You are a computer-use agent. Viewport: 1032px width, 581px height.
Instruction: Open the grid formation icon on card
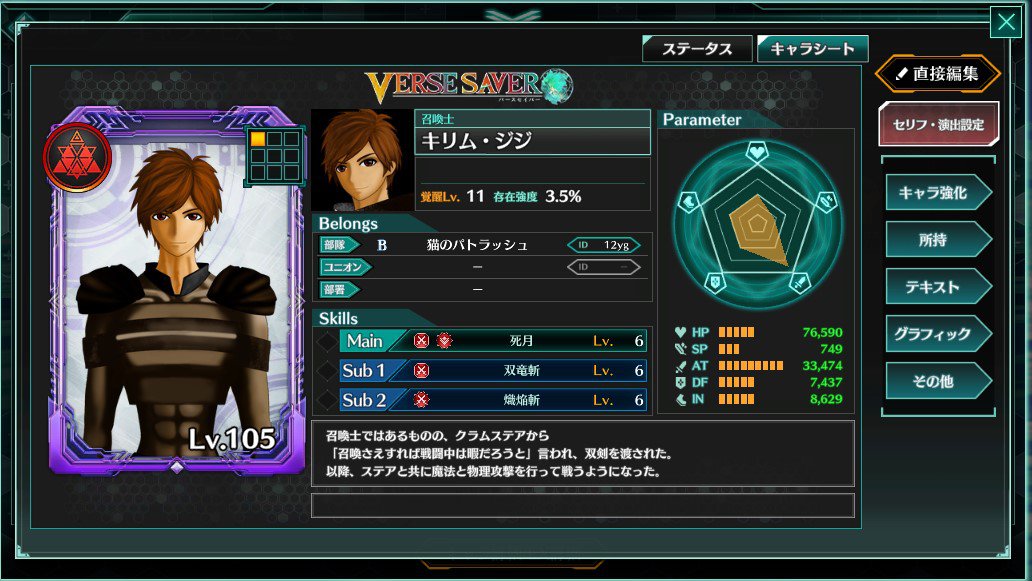(x=274, y=155)
